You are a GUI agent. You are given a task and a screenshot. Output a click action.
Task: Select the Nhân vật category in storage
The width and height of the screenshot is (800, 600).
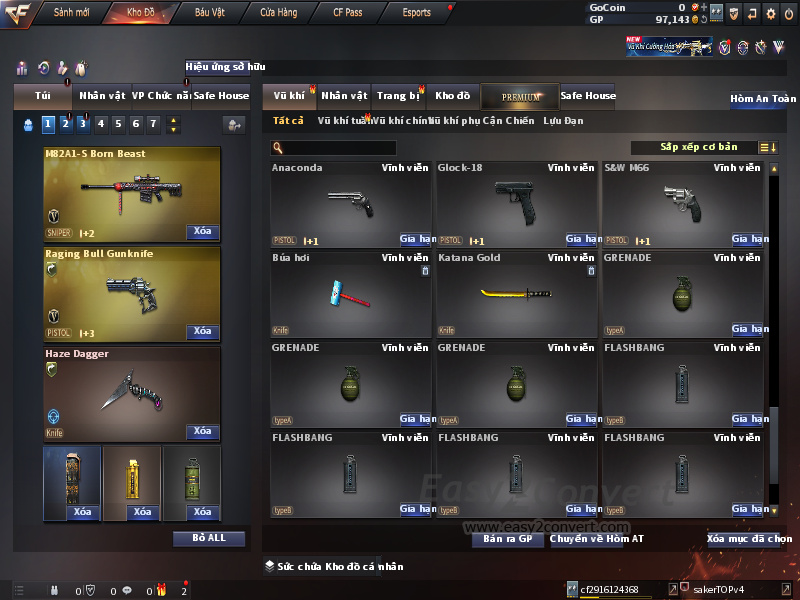[344, 96]
